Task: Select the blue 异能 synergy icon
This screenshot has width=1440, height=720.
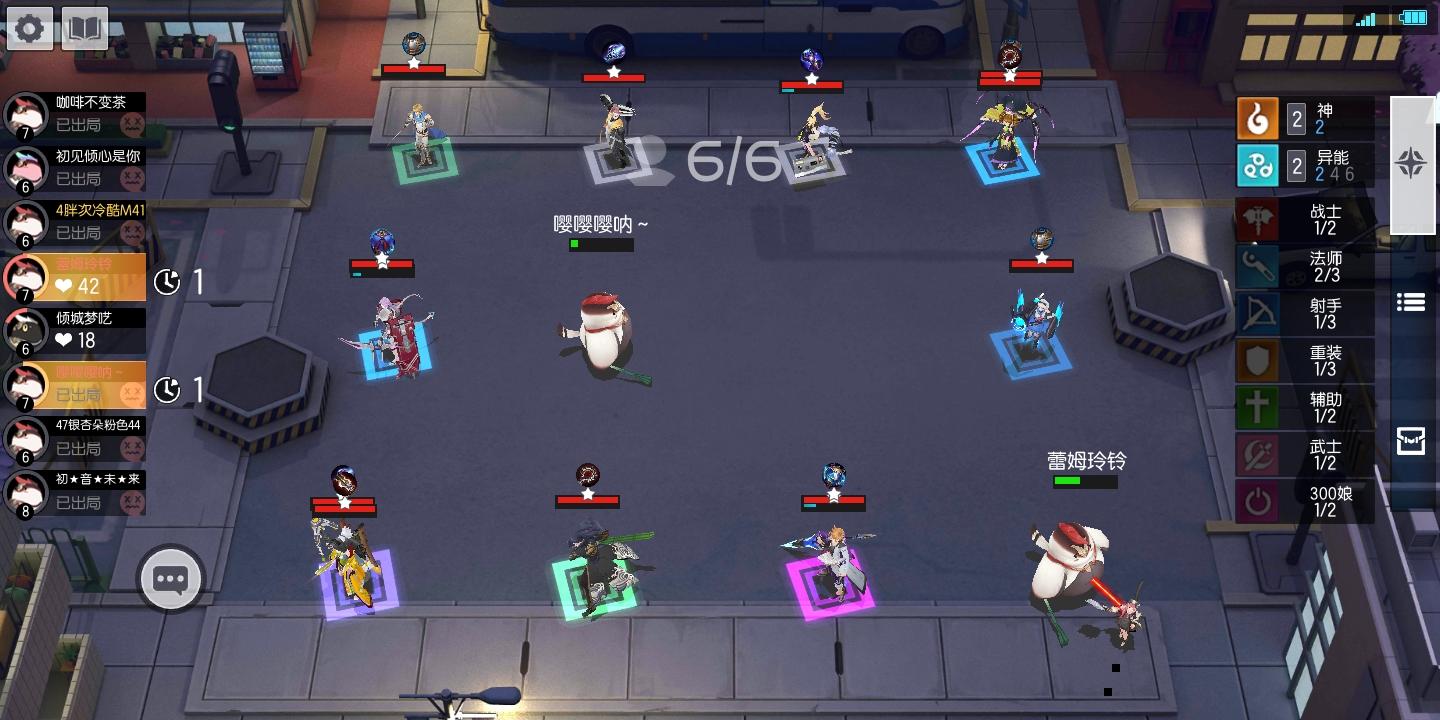Action: pos(1258,166)
